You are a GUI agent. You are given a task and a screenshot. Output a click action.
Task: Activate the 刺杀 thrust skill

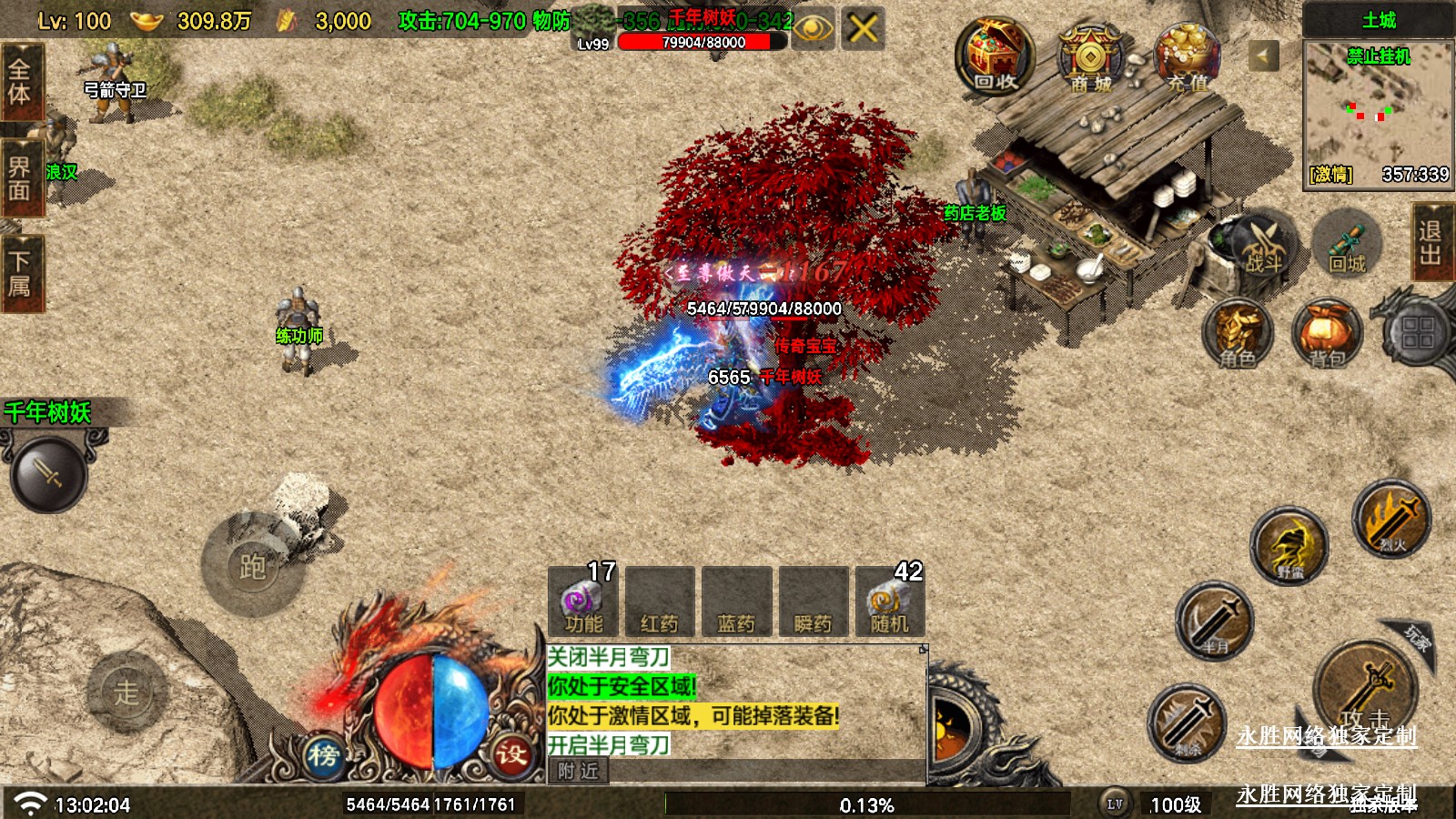coord(1187,723)
